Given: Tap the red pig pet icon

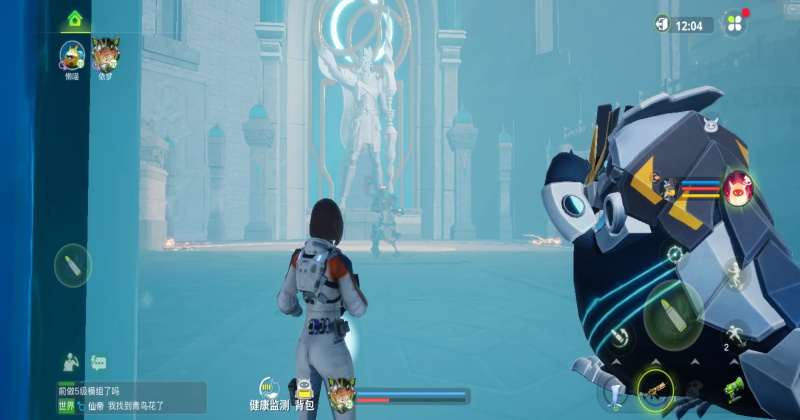Looking at the screenshot, I should pos(739,187).
